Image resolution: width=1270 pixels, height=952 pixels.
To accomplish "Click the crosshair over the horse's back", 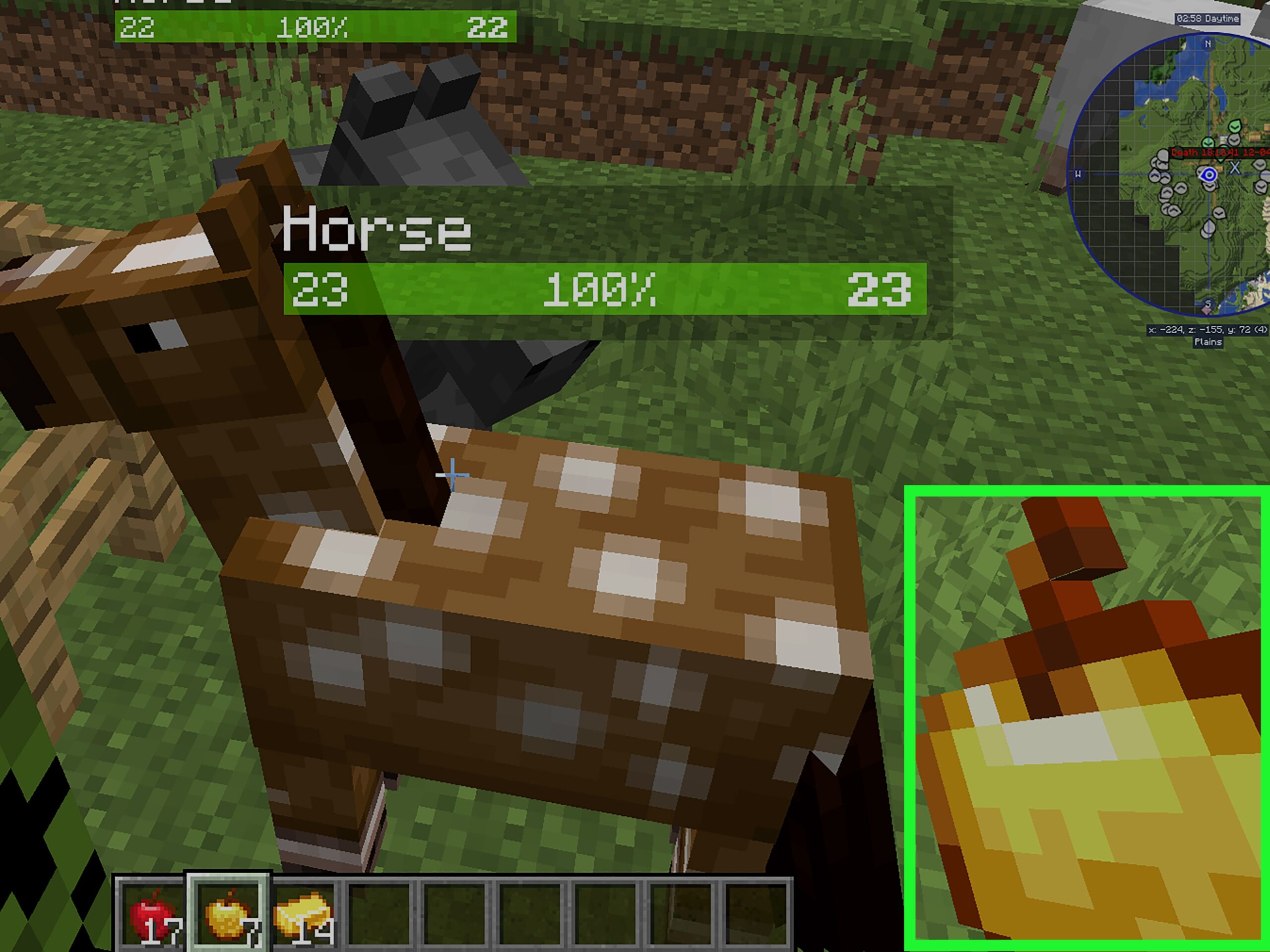I will (452, 474).
